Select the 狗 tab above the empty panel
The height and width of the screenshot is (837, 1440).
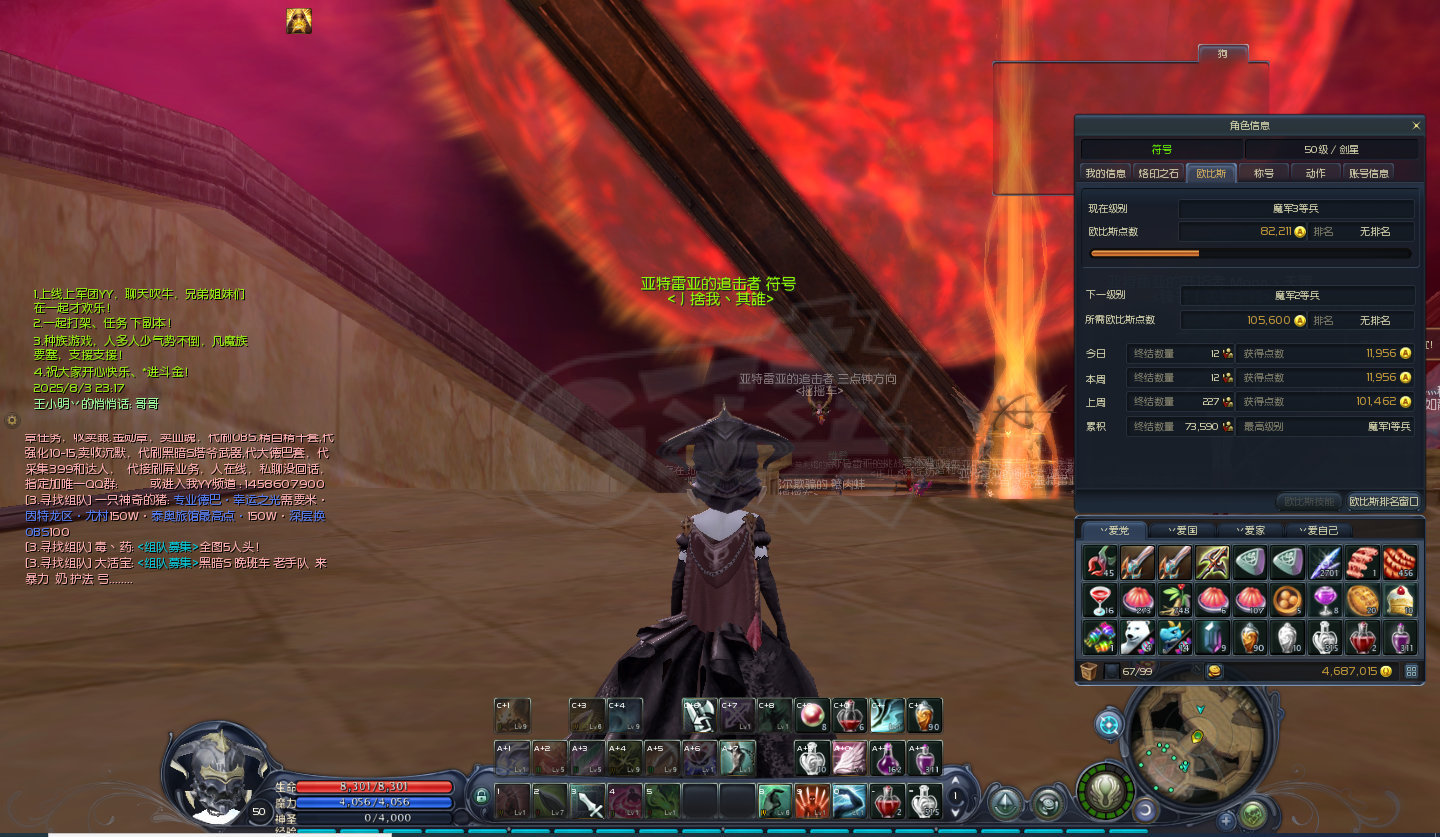(x=1222, y=53)
